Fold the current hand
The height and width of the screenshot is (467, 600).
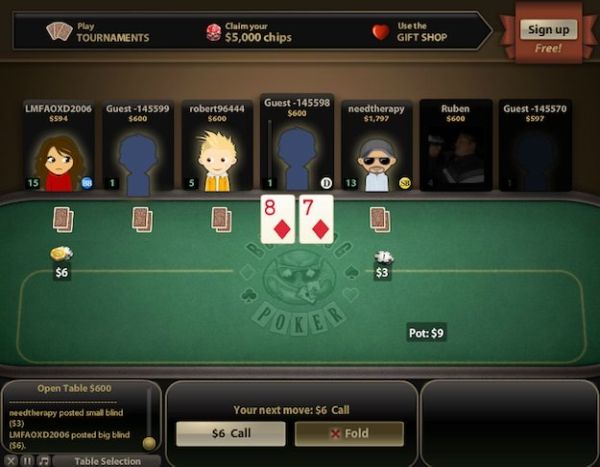[x=350, y=434]
